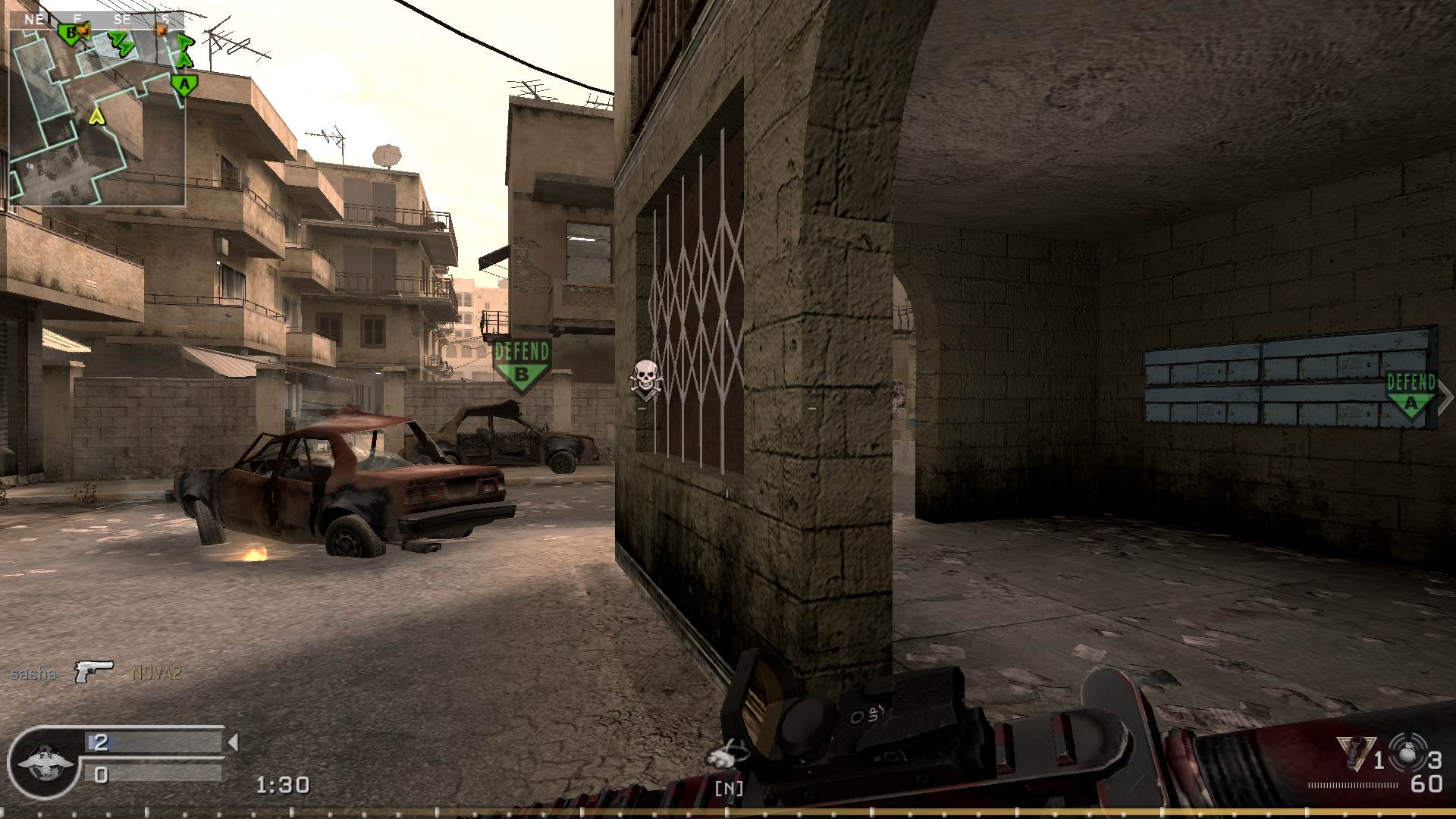
Task: Click the bomb icon near the S compass mark
Action: [162, 29]
